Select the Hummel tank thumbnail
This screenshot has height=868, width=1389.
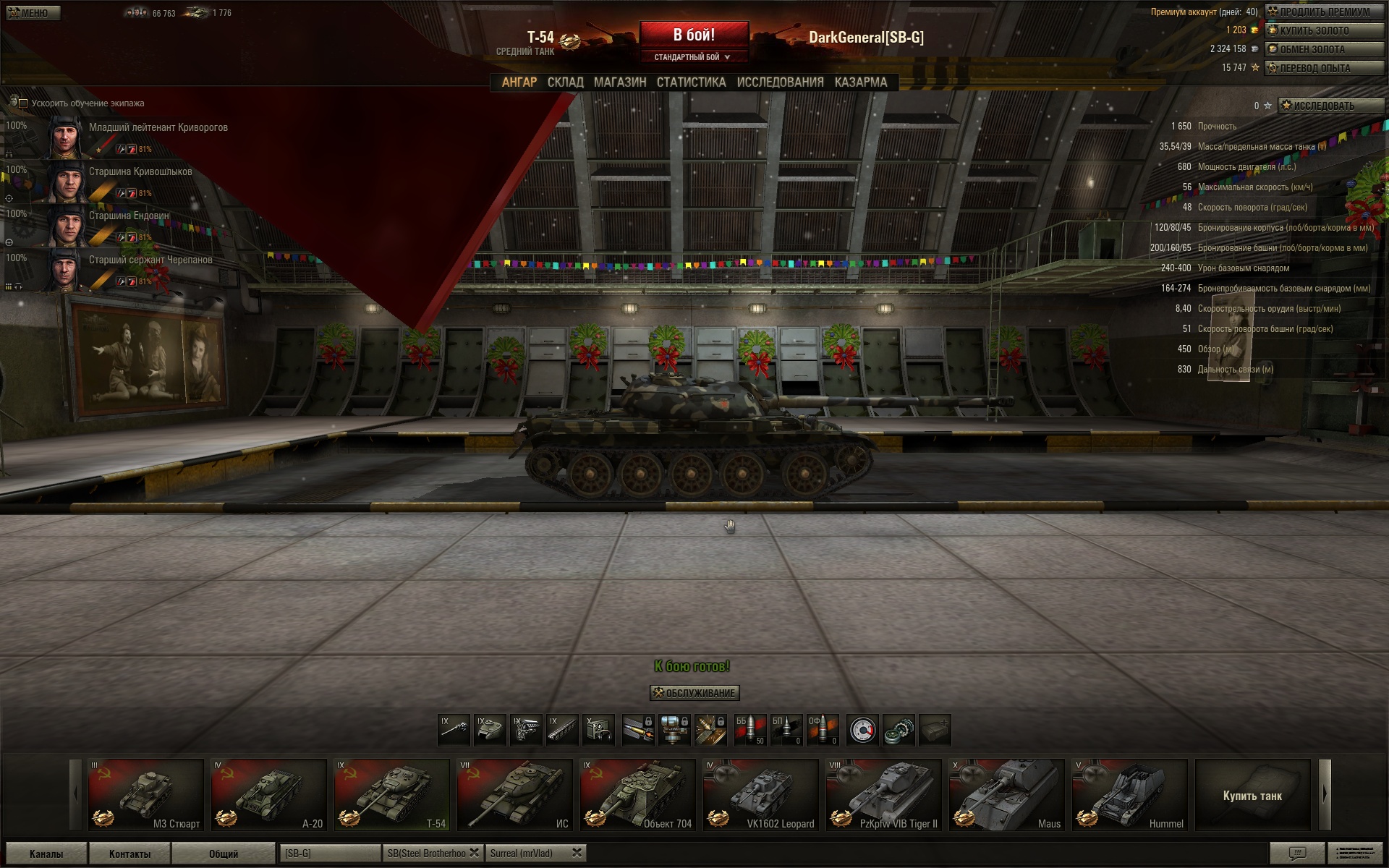click(x=1129, y=794)
